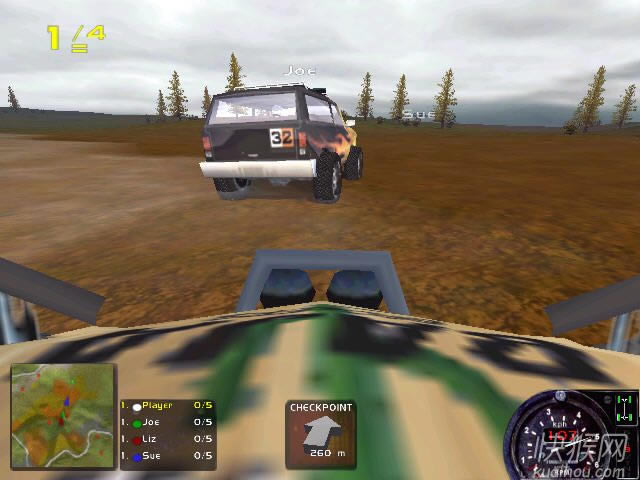The image size is (640, 480).
Task: Pick Sue in the racer standings
Action: 166,455
